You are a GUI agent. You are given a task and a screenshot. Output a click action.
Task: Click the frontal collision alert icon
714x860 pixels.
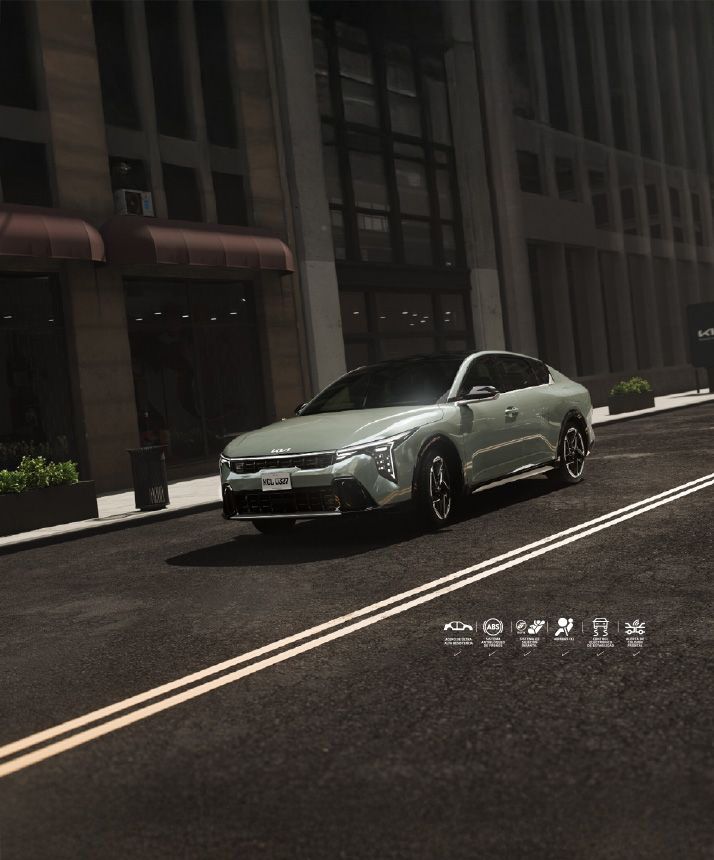click(635, 627)
